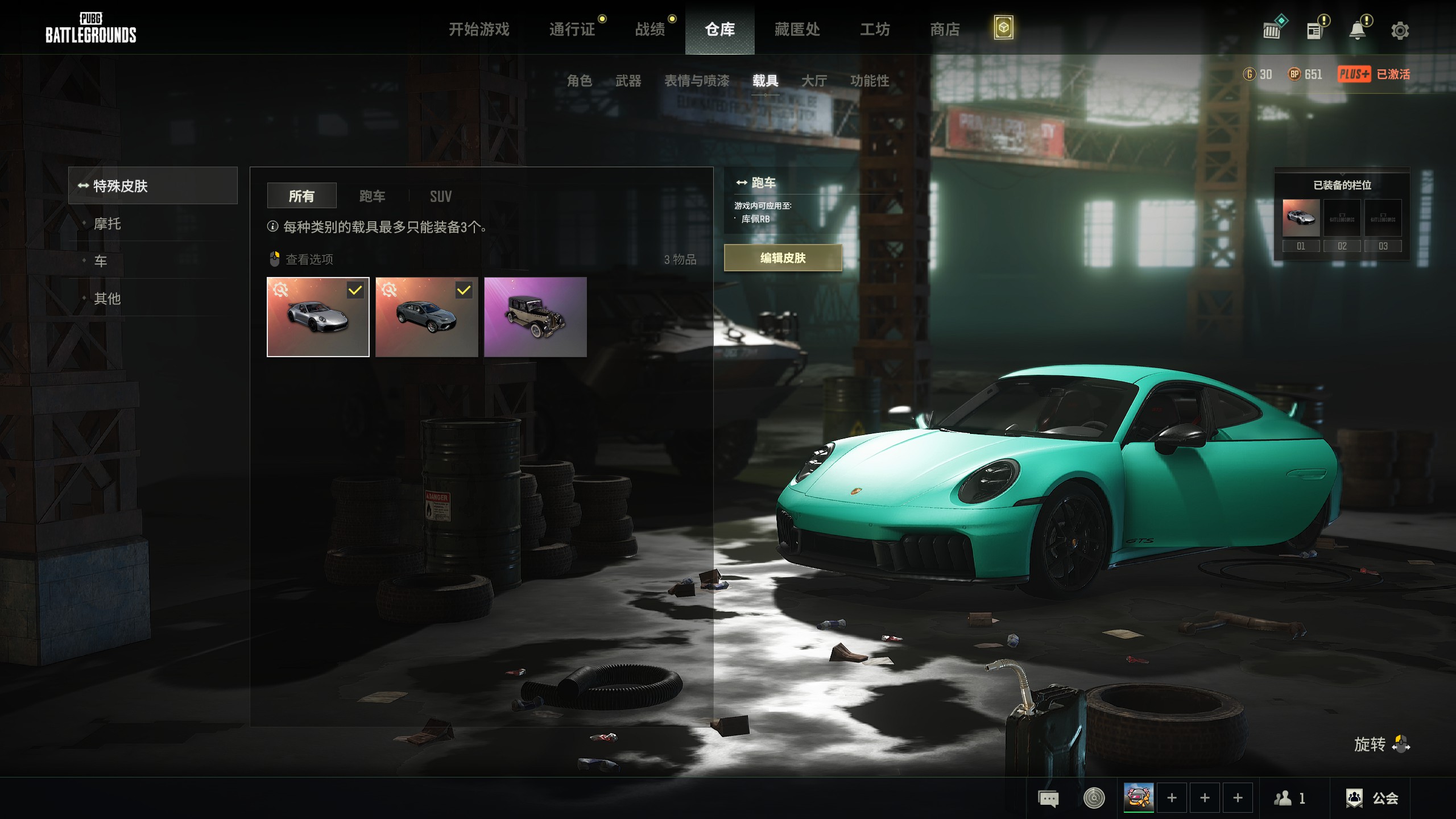Choose the 摩托 sidebar category
This screenshot has width=1456, height=819.
click(107, 224)
